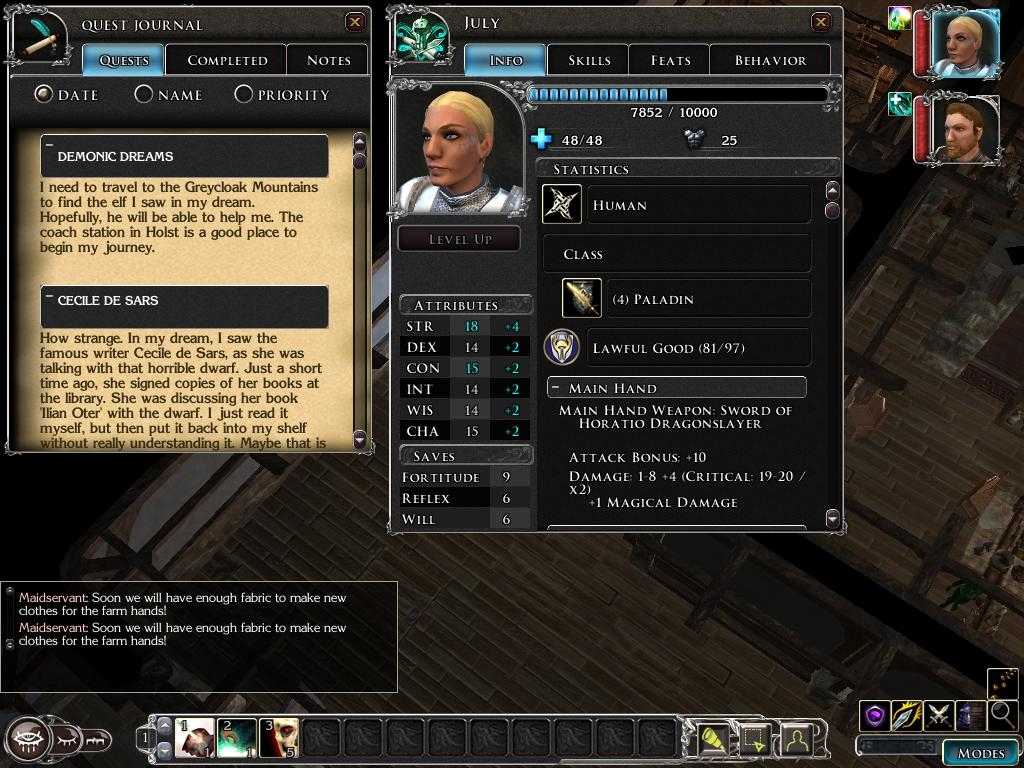
Task: Activate the third hotbar slot ability
Action: tap(279, 738)
